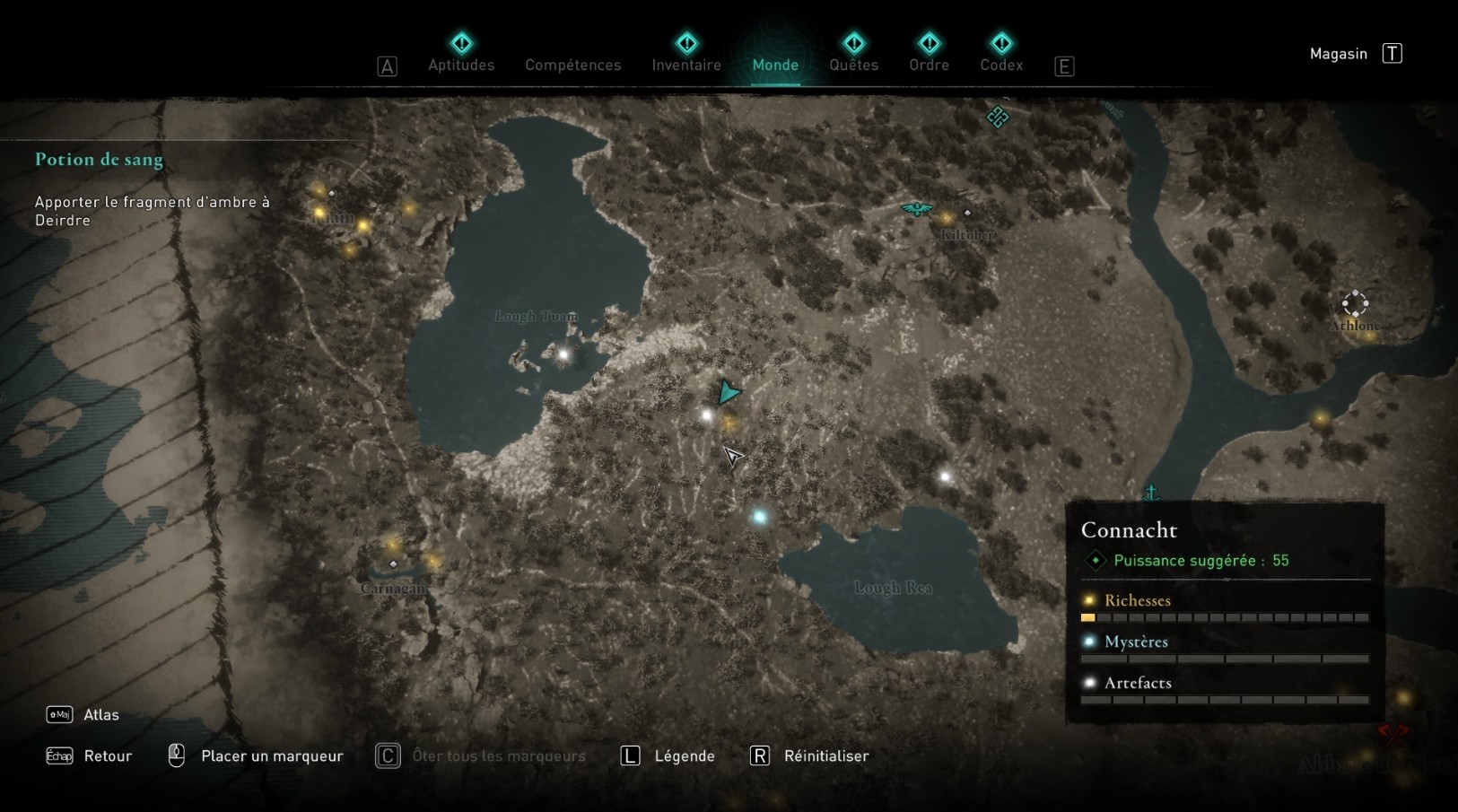Click Placer un marqueur
This screenshot has height=812, width=1458.
point(272,755)
